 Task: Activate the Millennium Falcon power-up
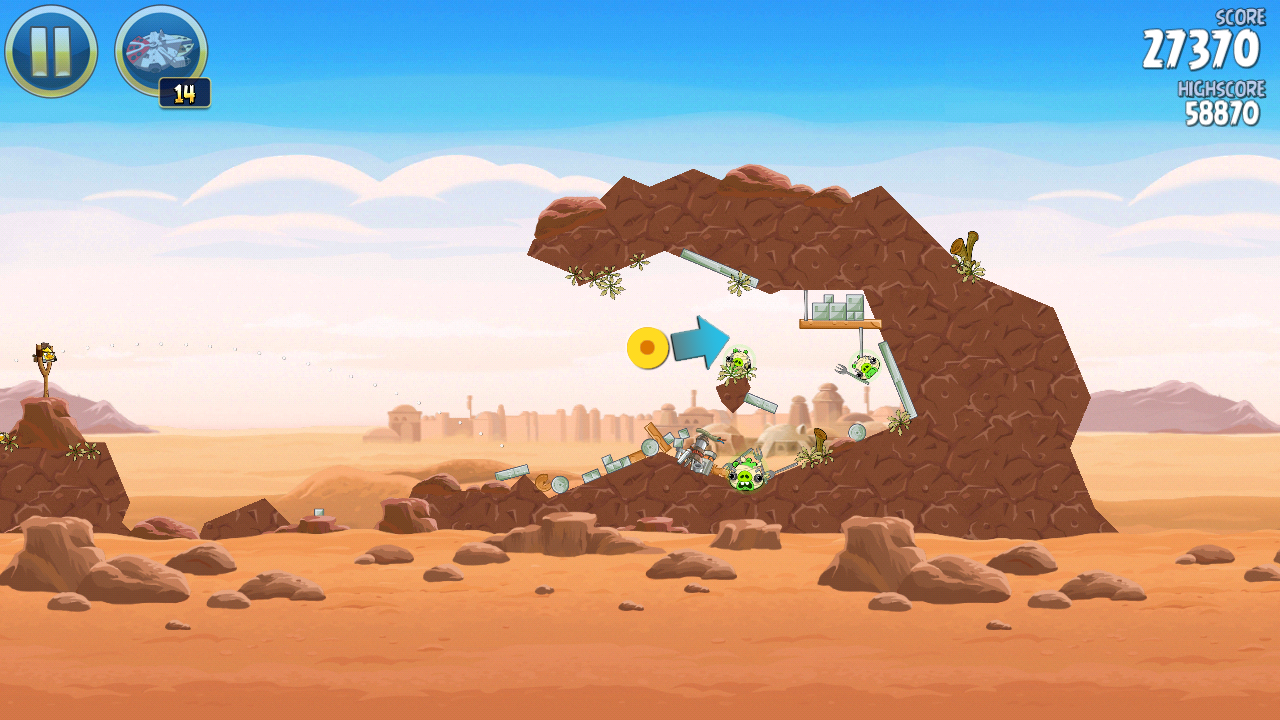point(161,50)
